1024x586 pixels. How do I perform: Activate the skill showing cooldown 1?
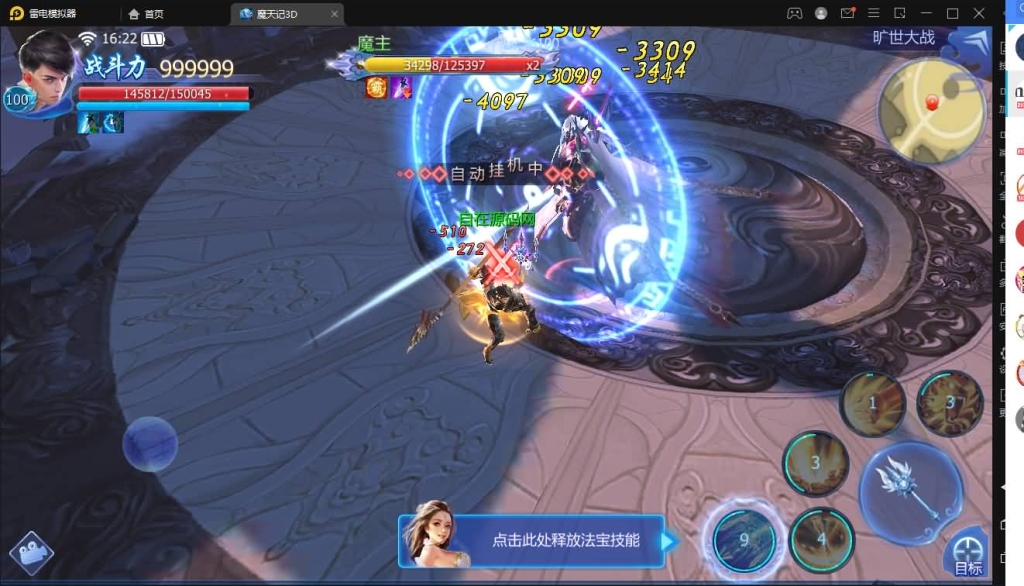click(x=872, y=403)
